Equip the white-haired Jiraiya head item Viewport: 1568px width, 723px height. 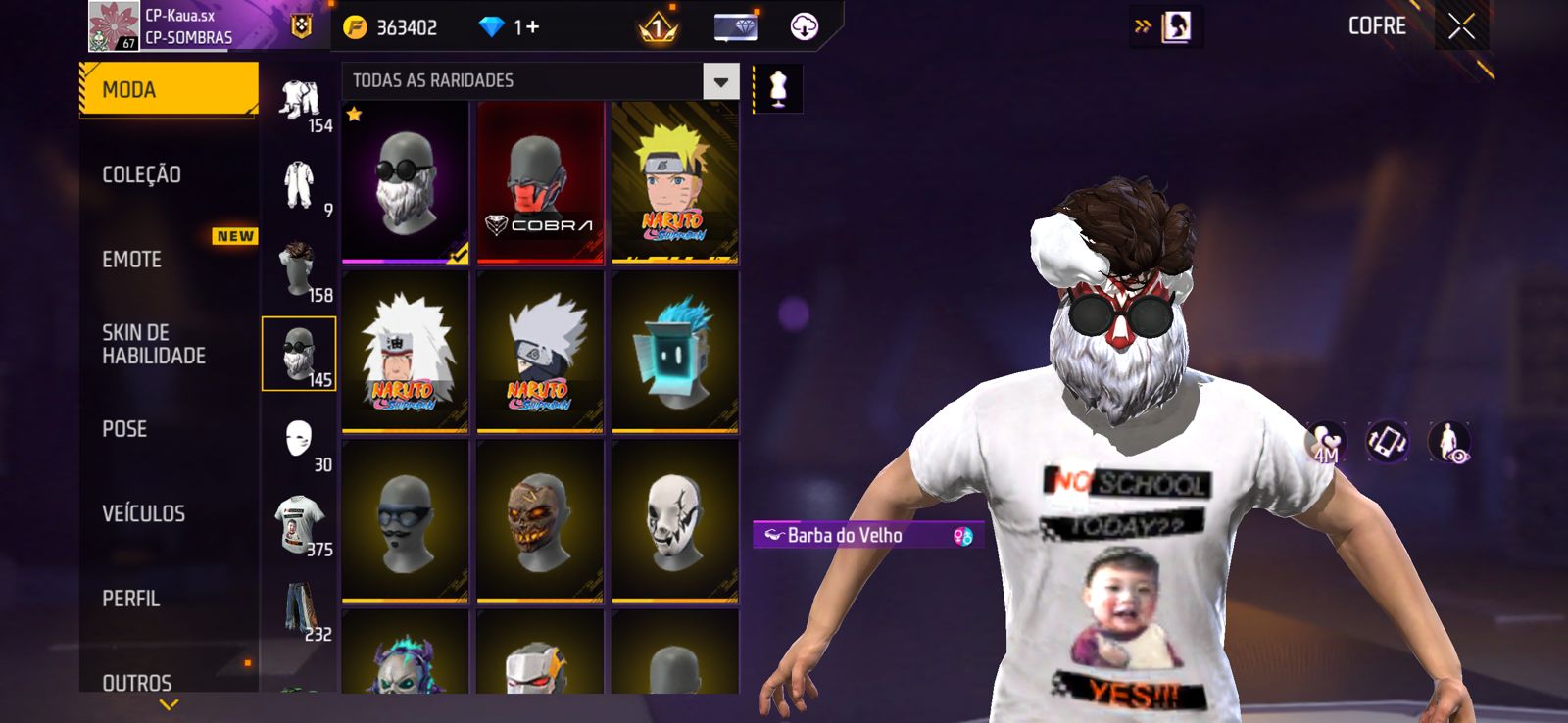click(405, 352)
